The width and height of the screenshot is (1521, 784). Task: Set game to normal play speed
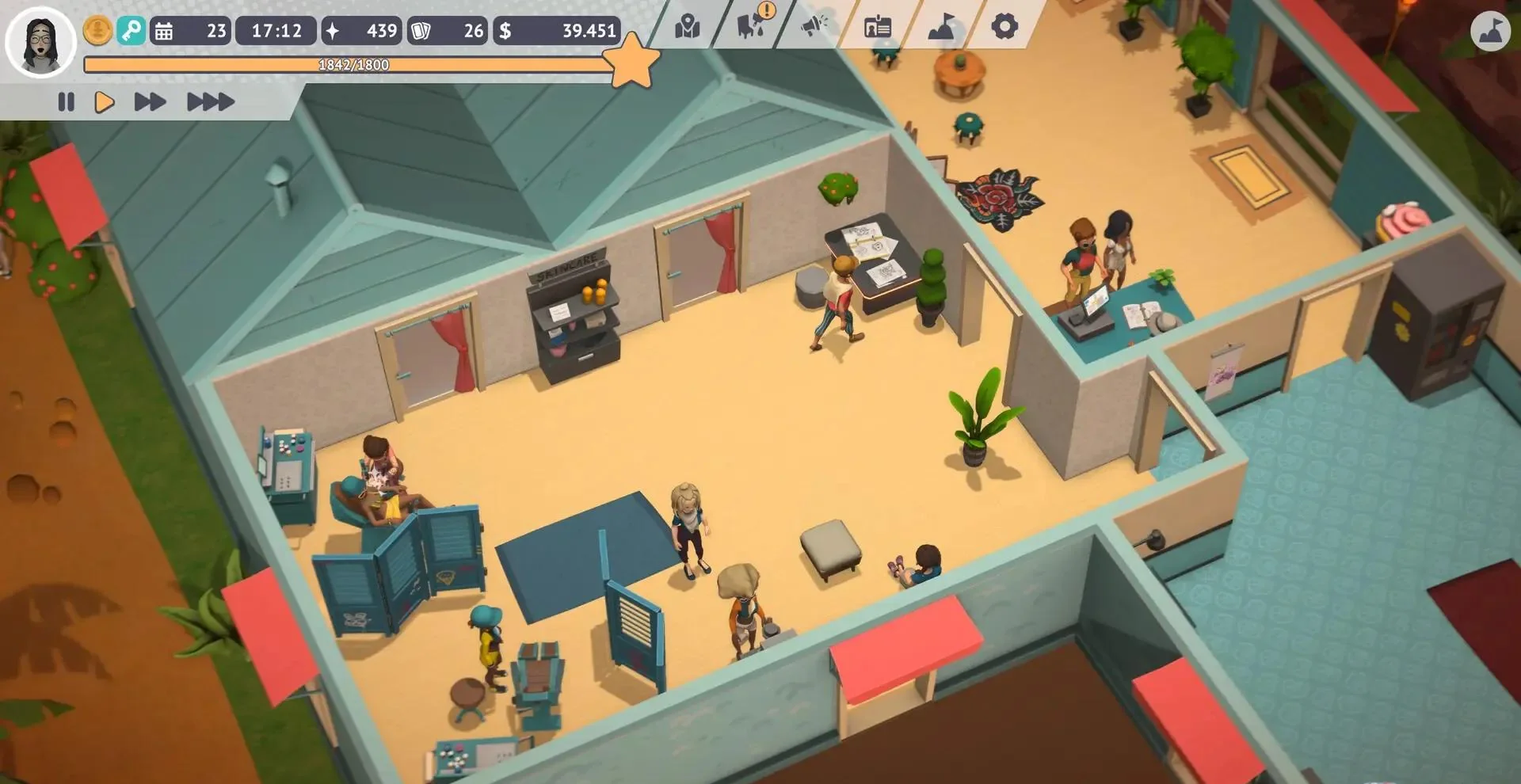105,102
